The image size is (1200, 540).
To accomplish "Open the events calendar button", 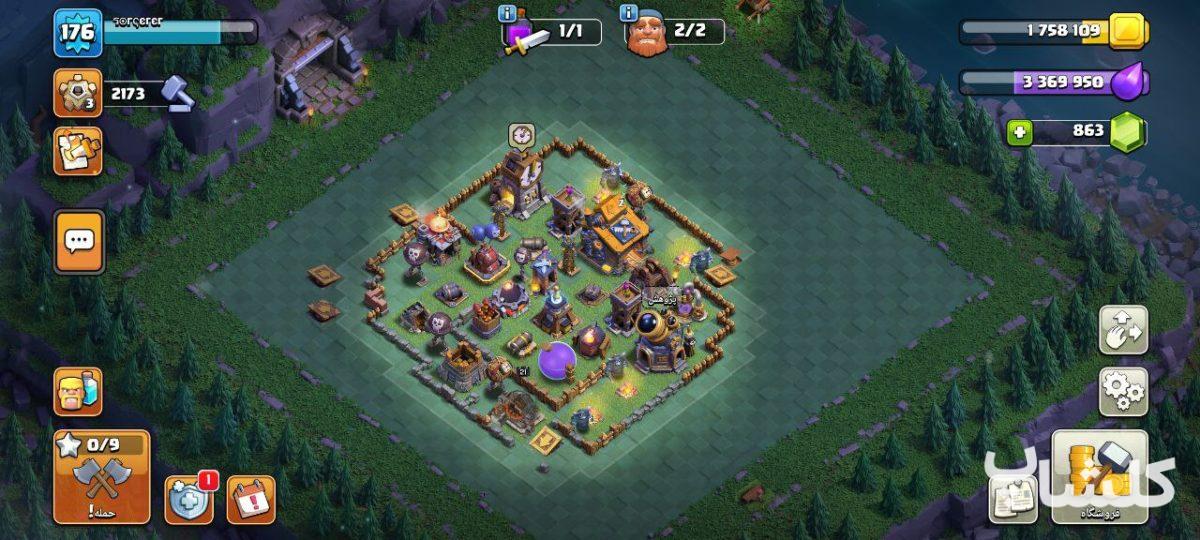I will [250, 499].
